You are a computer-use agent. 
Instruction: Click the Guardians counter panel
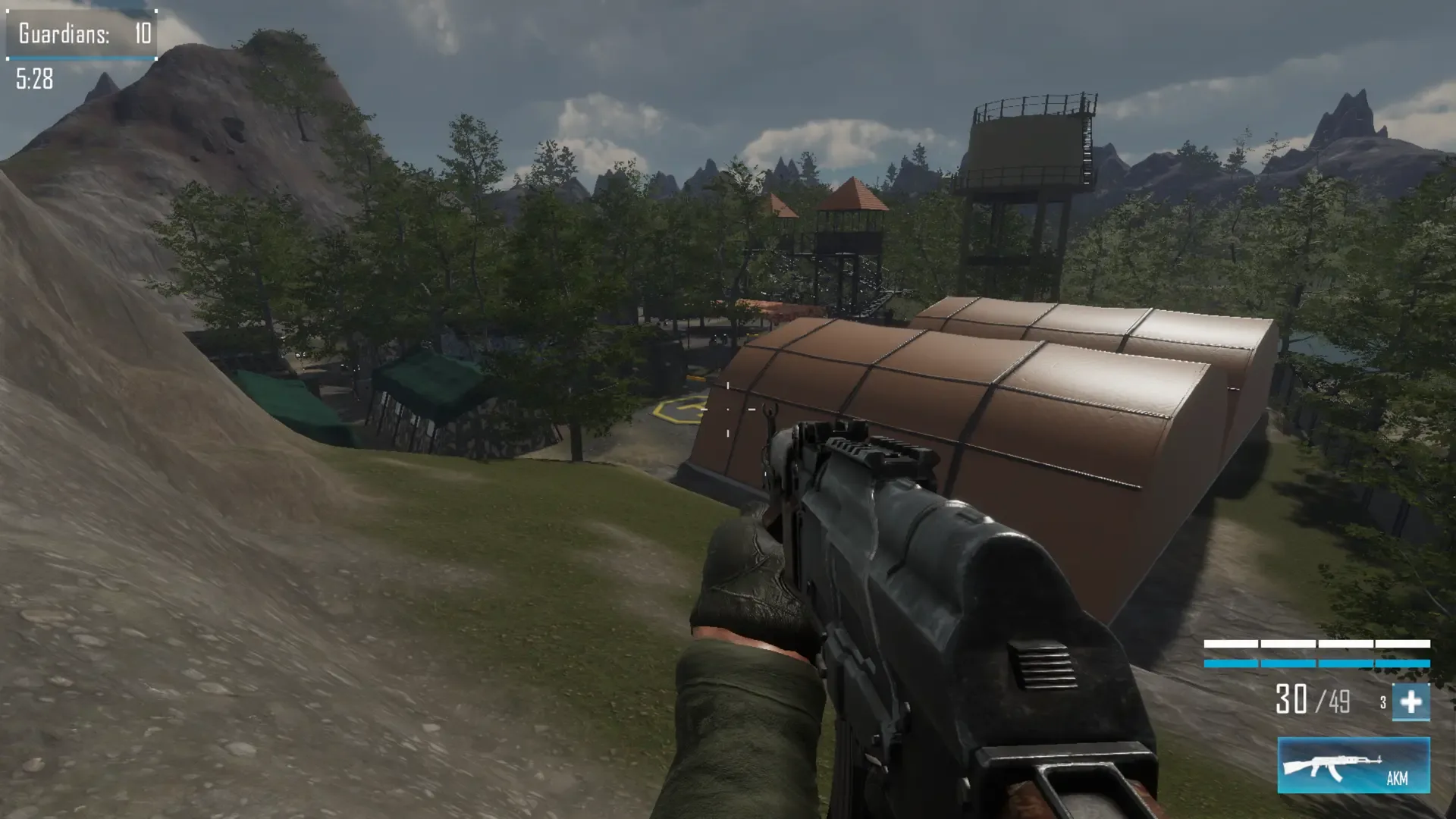pyautogui.click(x=80, y=33)
